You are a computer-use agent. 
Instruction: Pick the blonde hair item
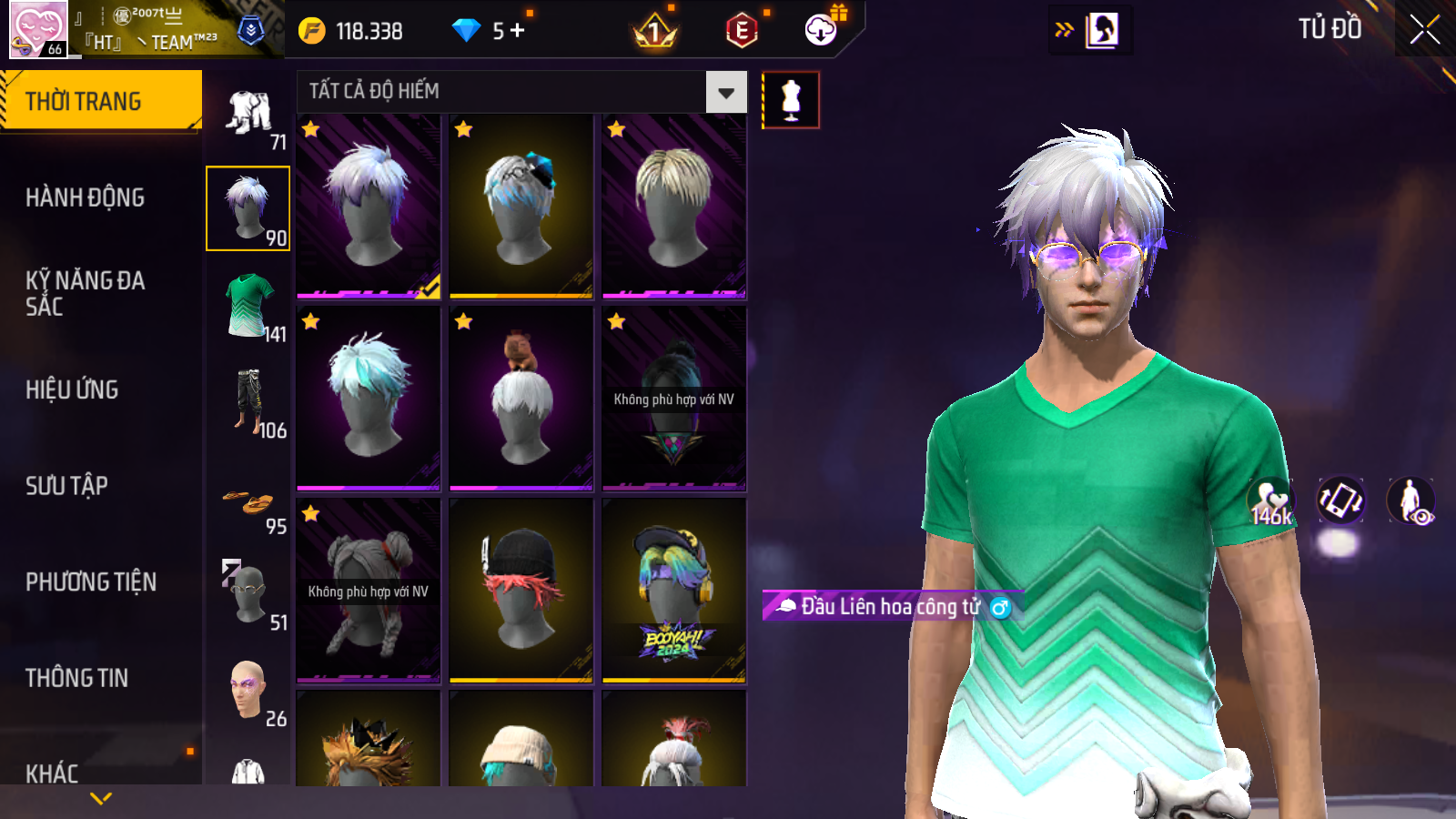673,207
